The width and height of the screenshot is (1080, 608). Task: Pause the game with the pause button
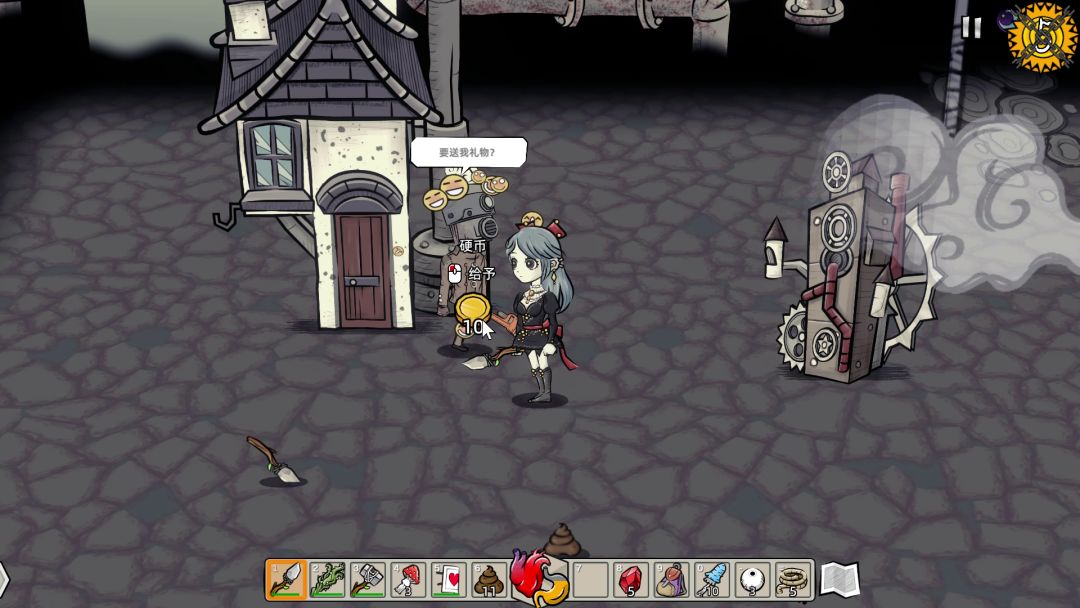[971, 28]
